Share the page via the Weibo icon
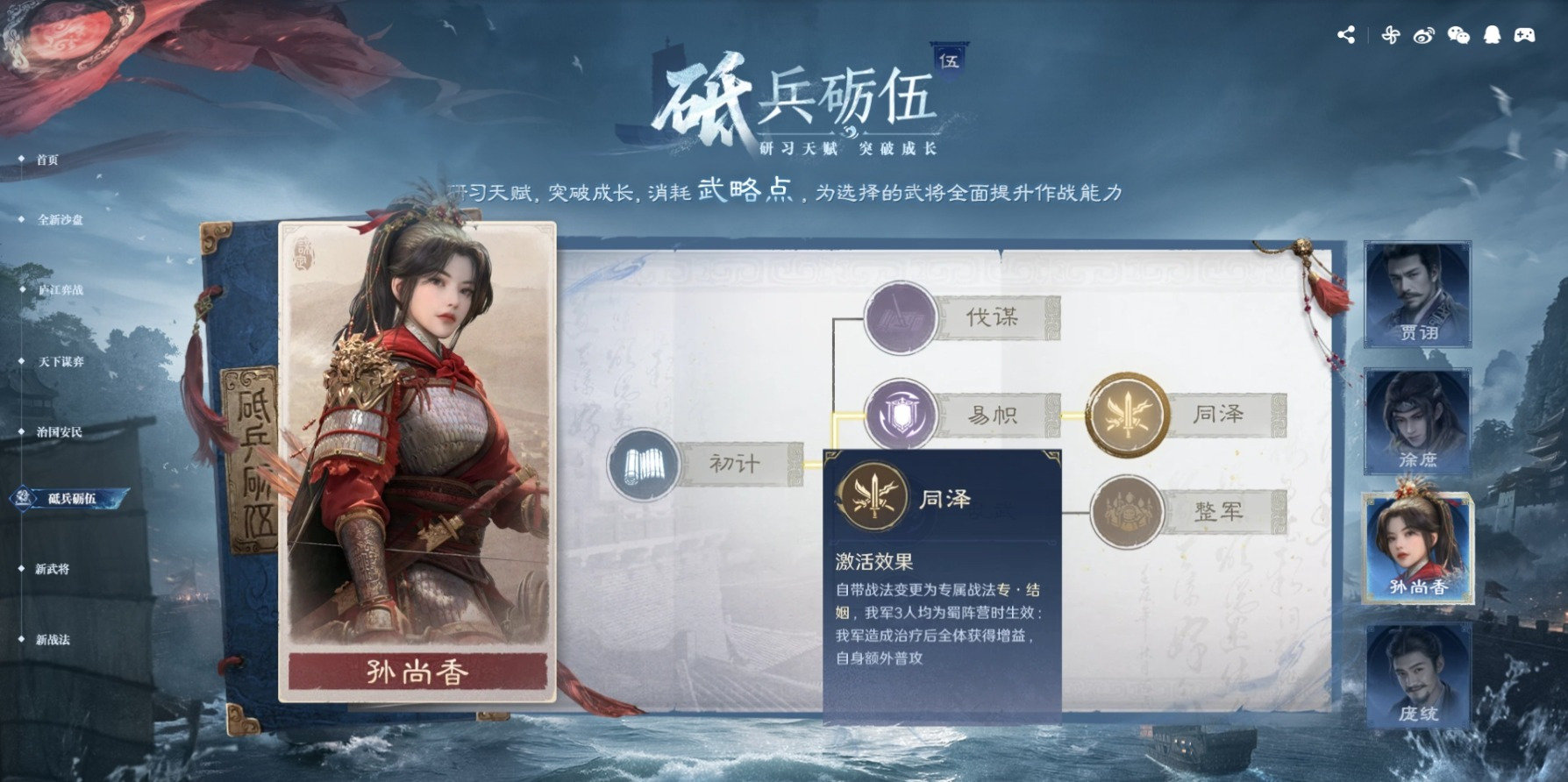The image size is (1568, 782). click(1423, 35)
